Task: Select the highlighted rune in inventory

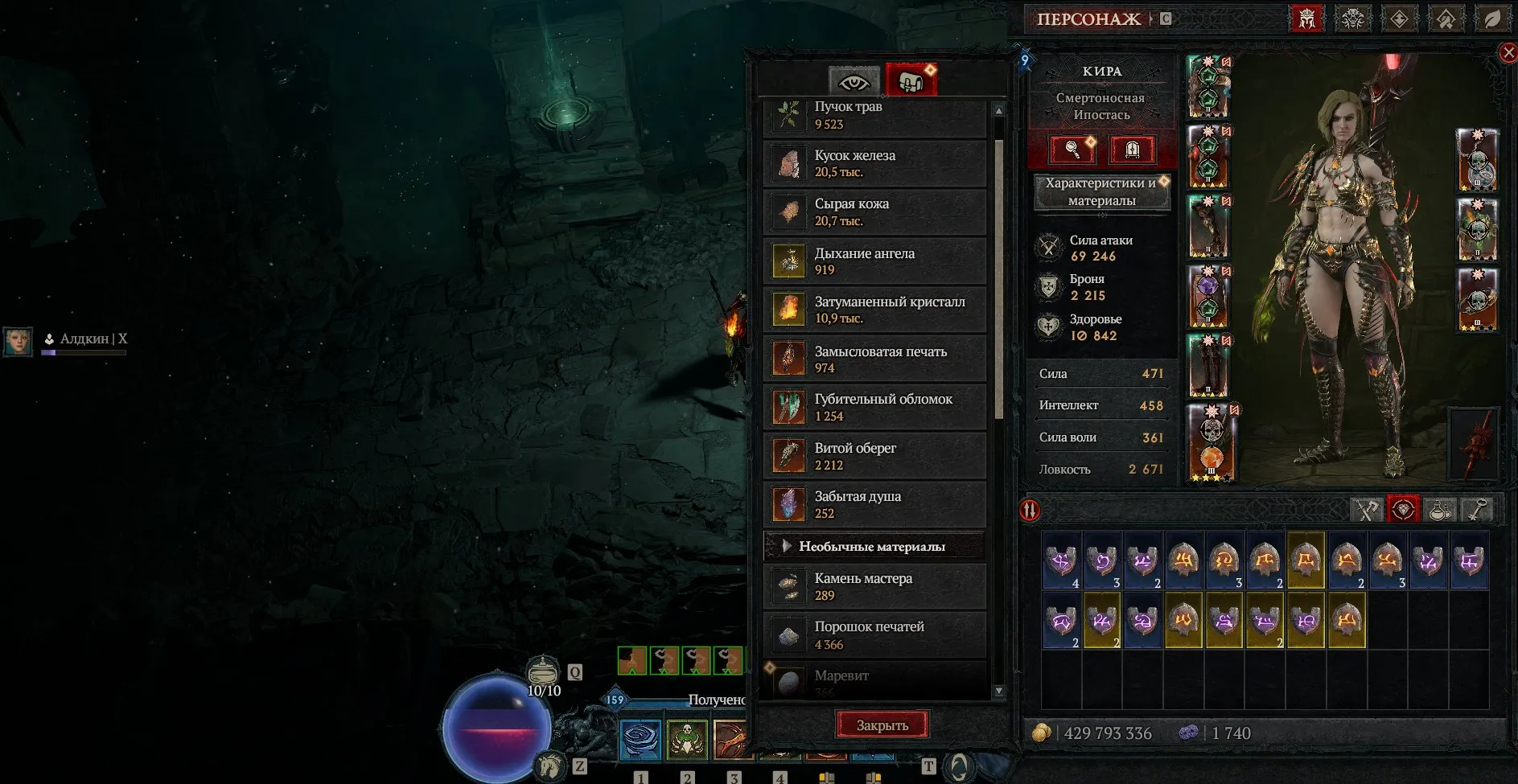Action: 1305,561
